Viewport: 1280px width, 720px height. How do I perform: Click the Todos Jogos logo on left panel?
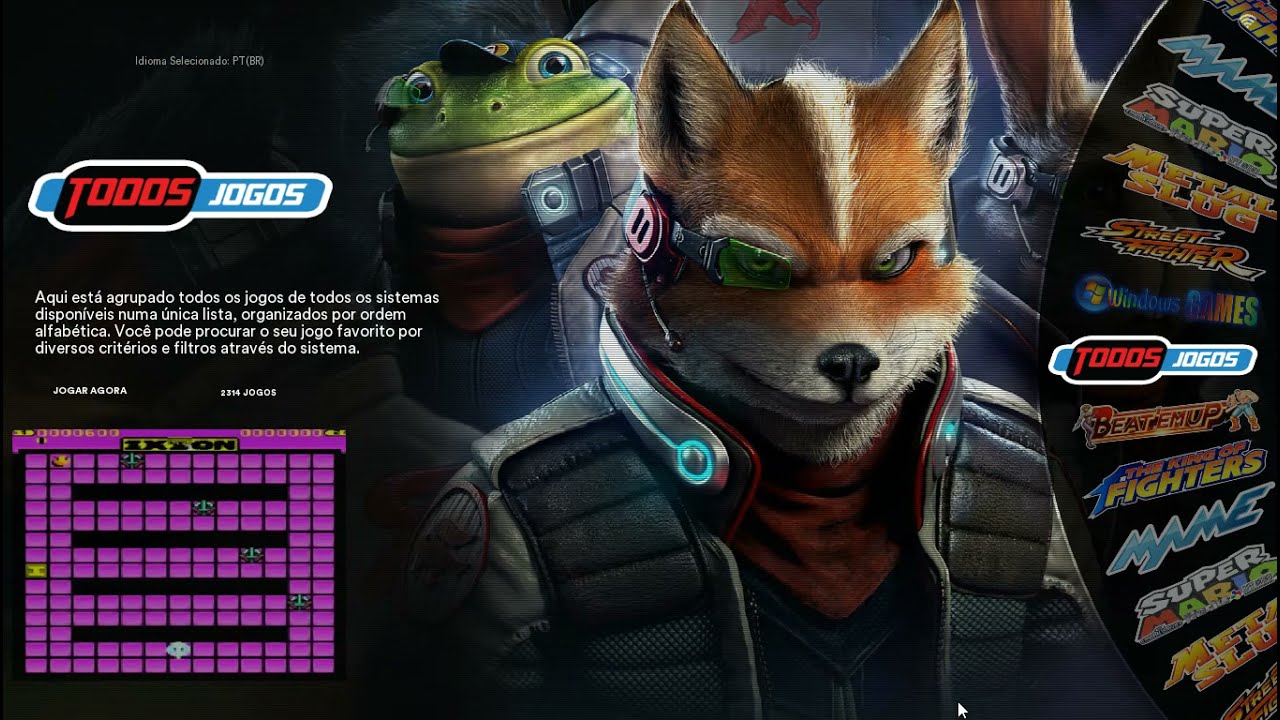[182, 195]
